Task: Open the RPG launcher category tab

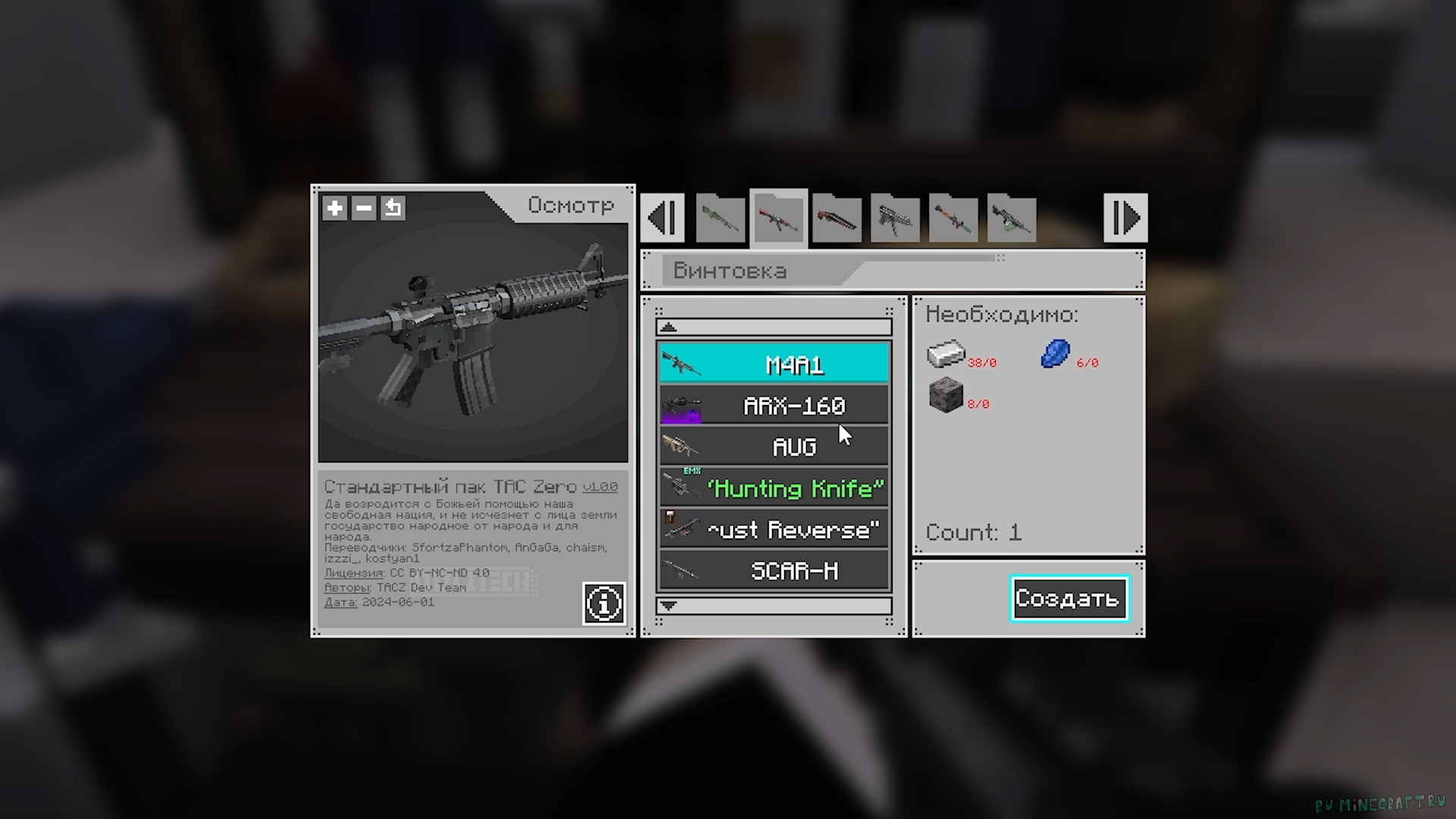Action: tap(953, 219)
